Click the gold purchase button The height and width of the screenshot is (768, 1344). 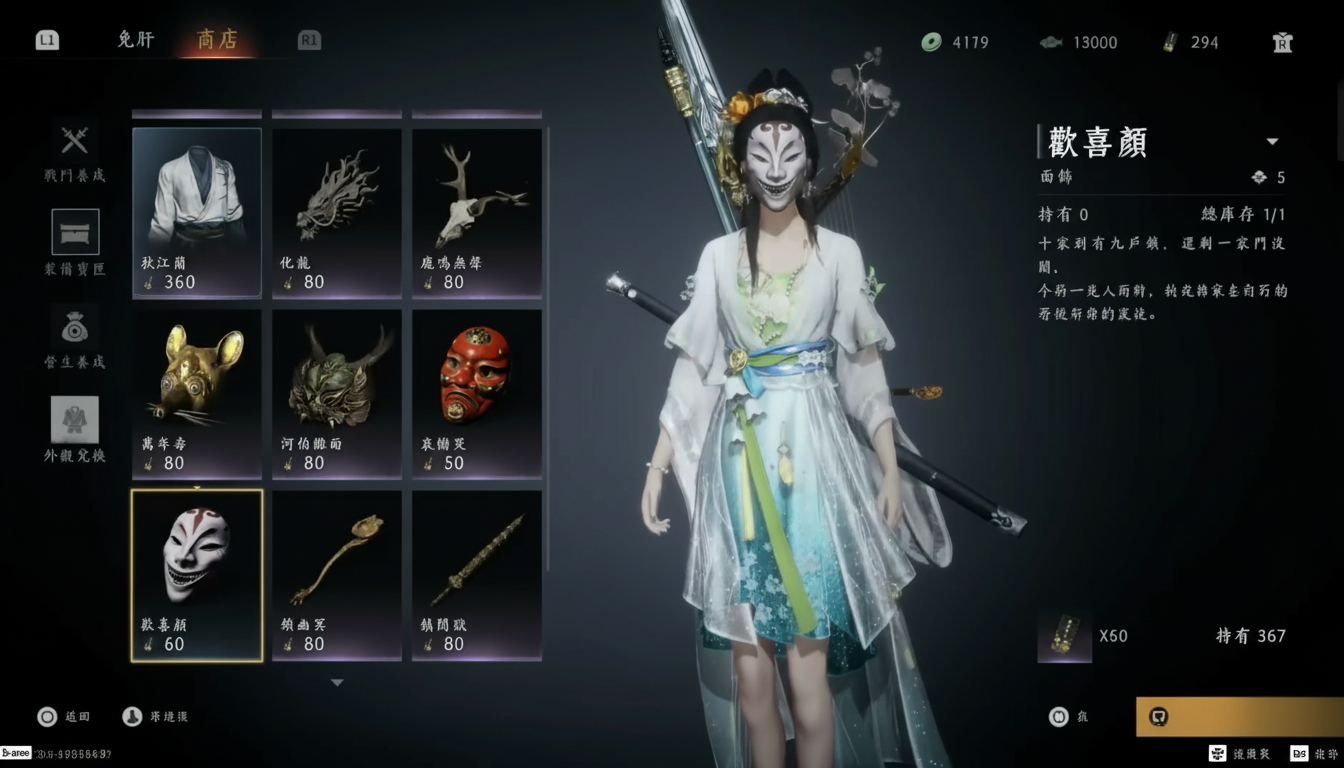point(1239,716)
